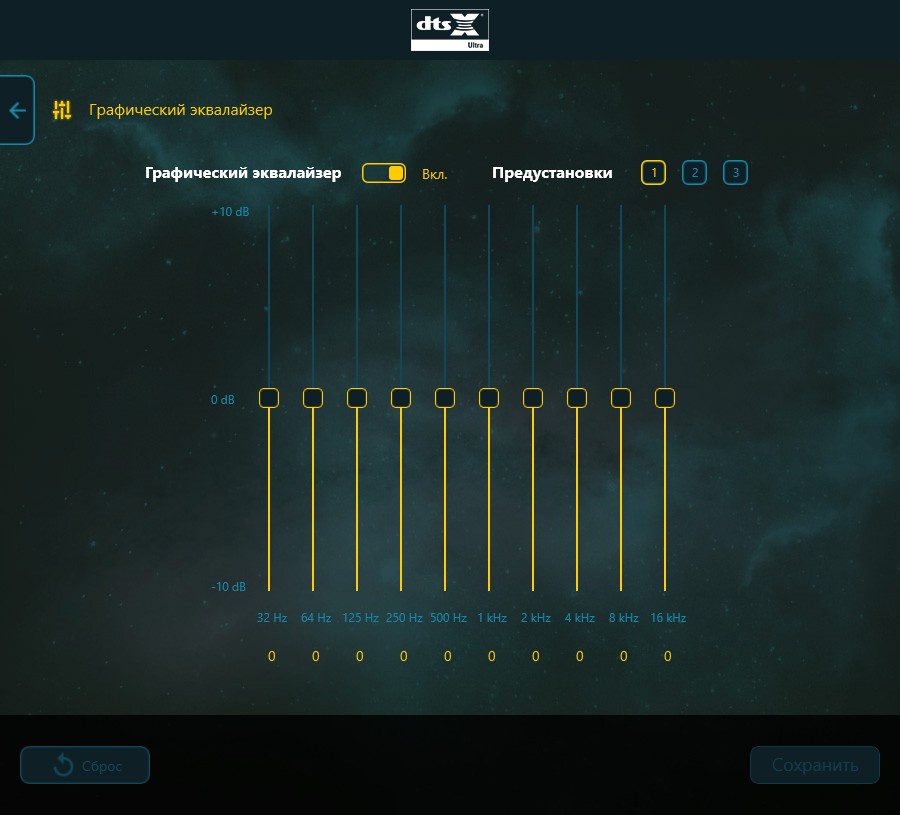Save settings with the Сохранить button
900x815 pixels.
815,765
